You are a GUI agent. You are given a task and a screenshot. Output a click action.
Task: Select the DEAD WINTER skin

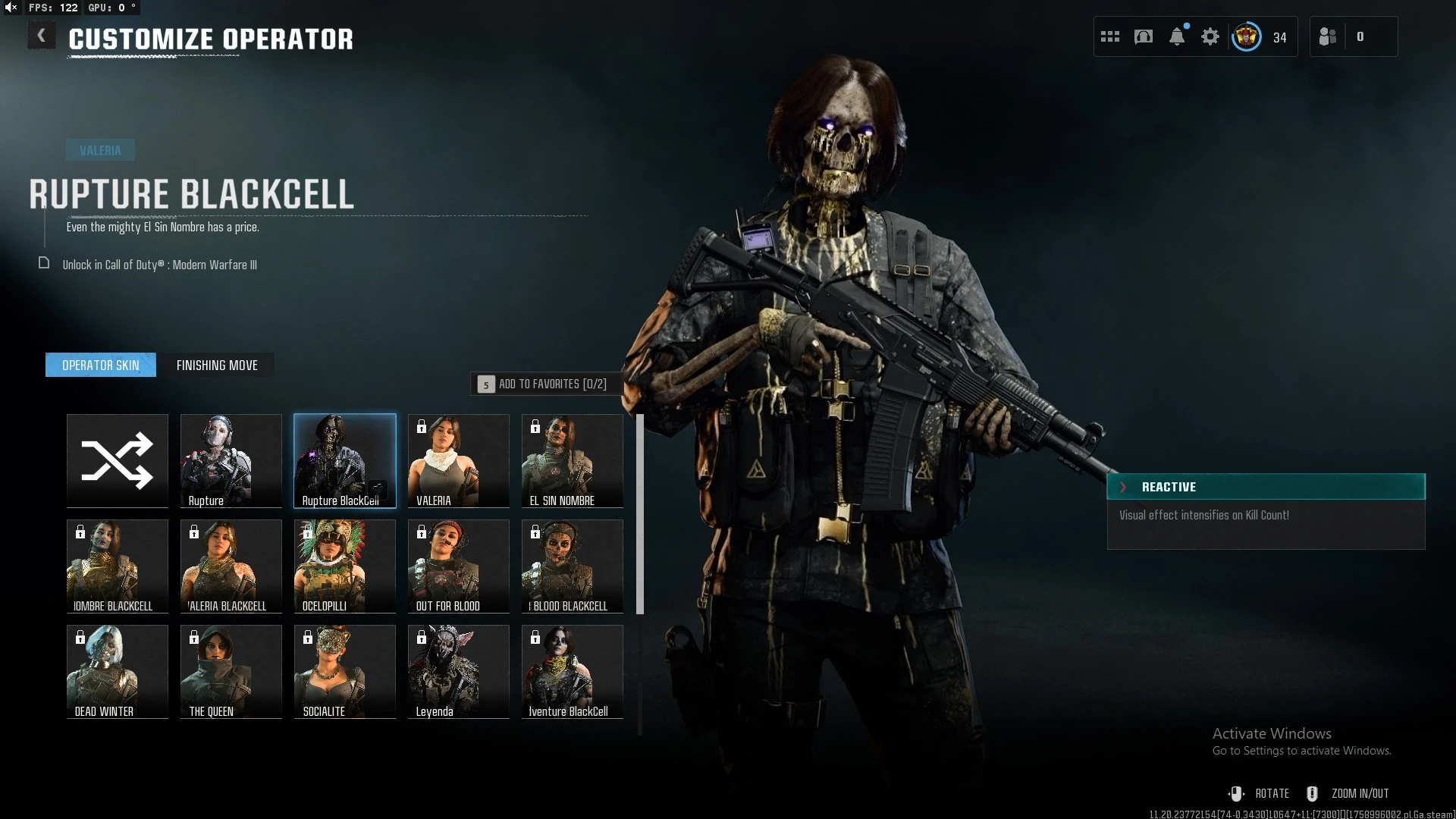(x=118, y=671)
